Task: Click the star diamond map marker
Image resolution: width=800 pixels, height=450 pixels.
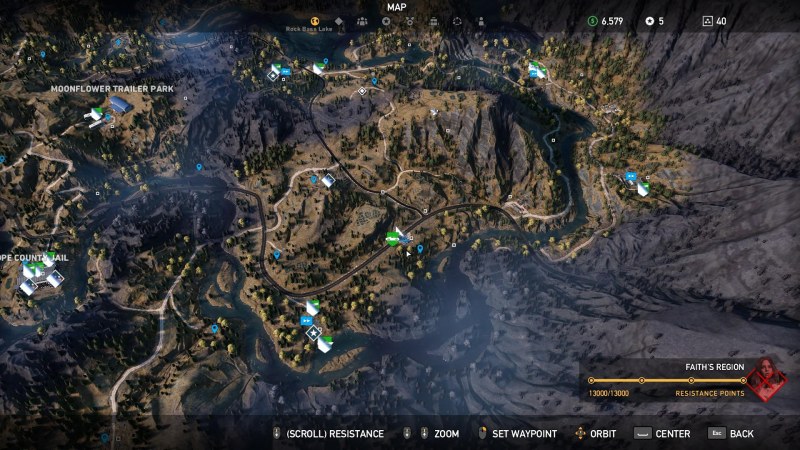Action: [314, 333]
